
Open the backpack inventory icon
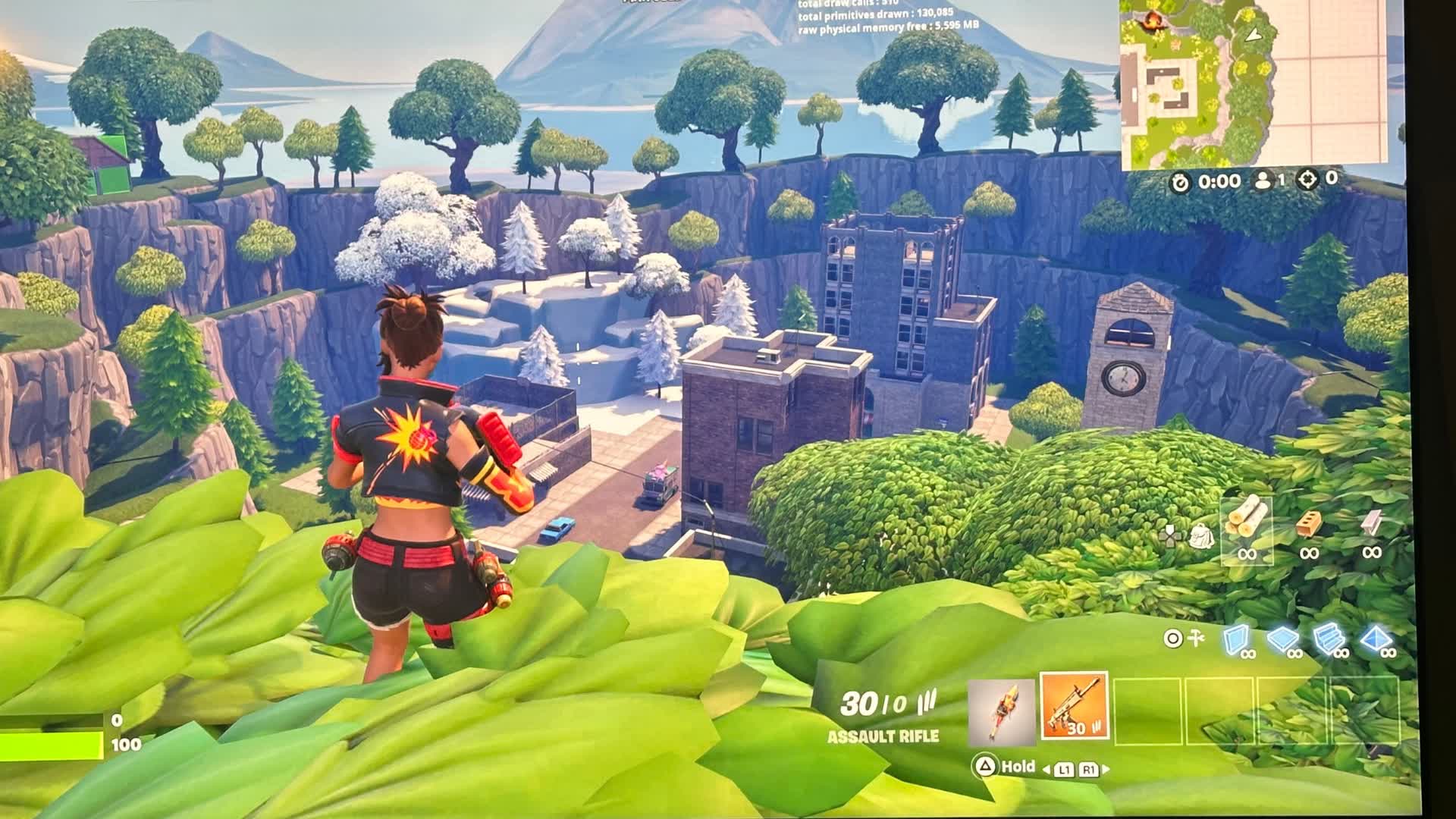(1201, 536)
